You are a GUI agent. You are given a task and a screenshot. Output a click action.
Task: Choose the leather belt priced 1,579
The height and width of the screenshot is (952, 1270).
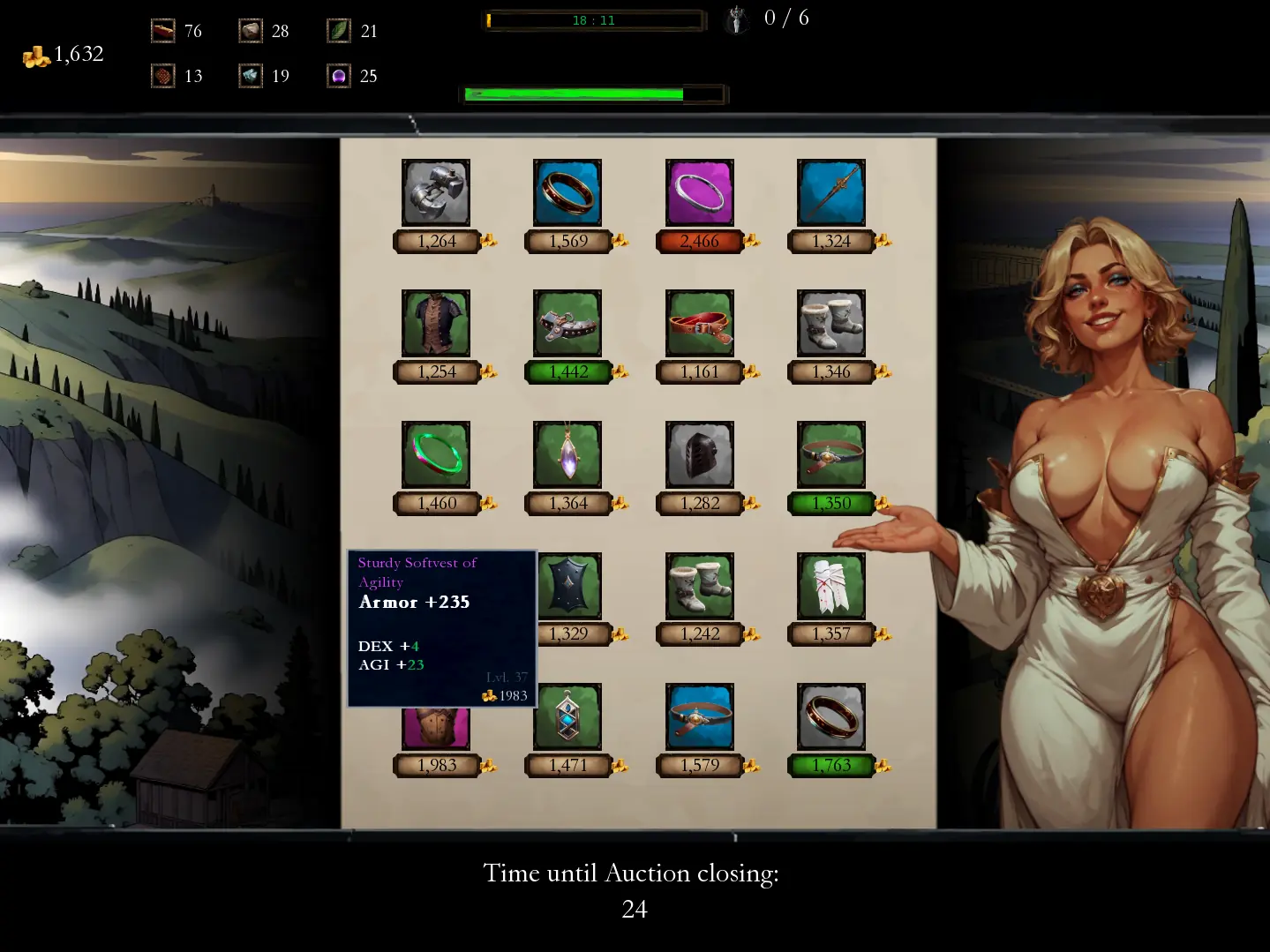(700, 716)
